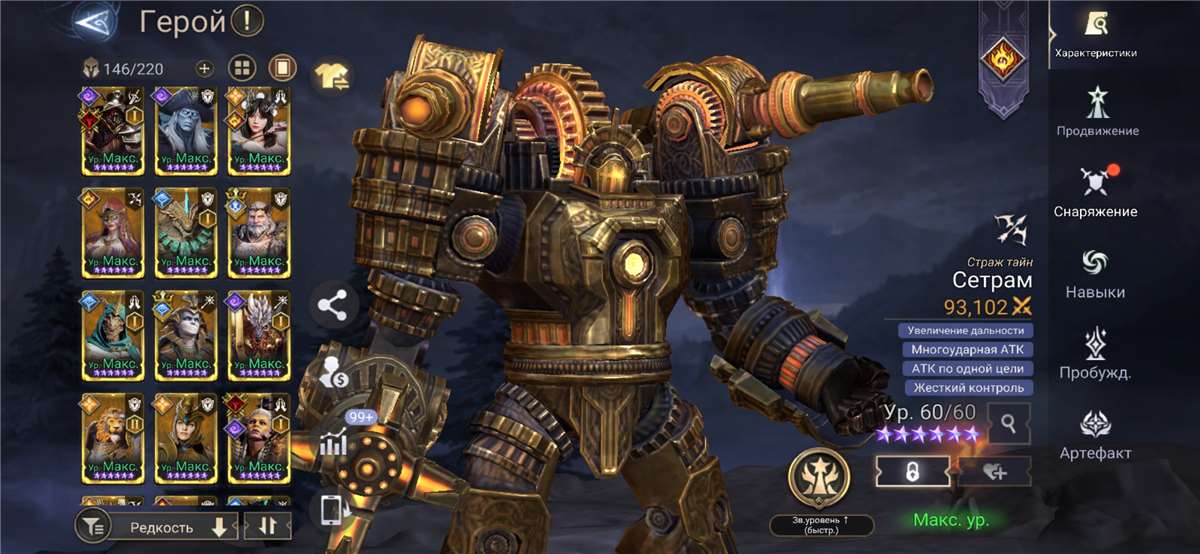Open the hero info exclamation icon
Viewport: 1200px width, 554px height.
(246, 20)
